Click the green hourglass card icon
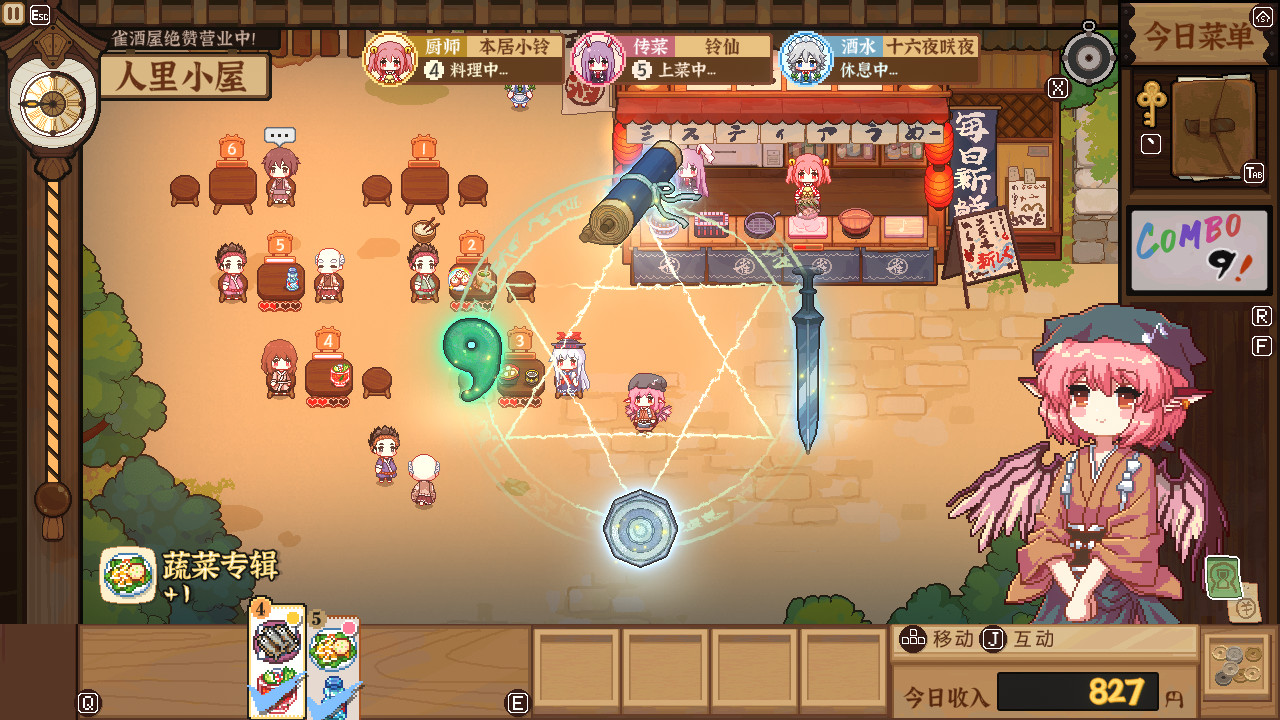1280x720 pixels. pyautogui.click(x=1222, y=577)
